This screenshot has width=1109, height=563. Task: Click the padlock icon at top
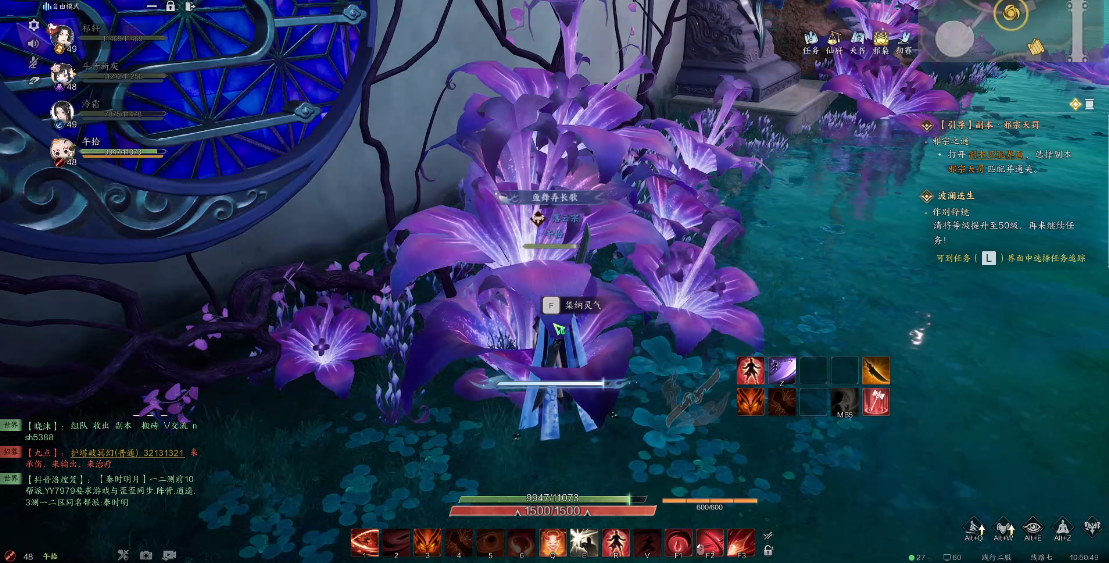(x=171, y=6)
